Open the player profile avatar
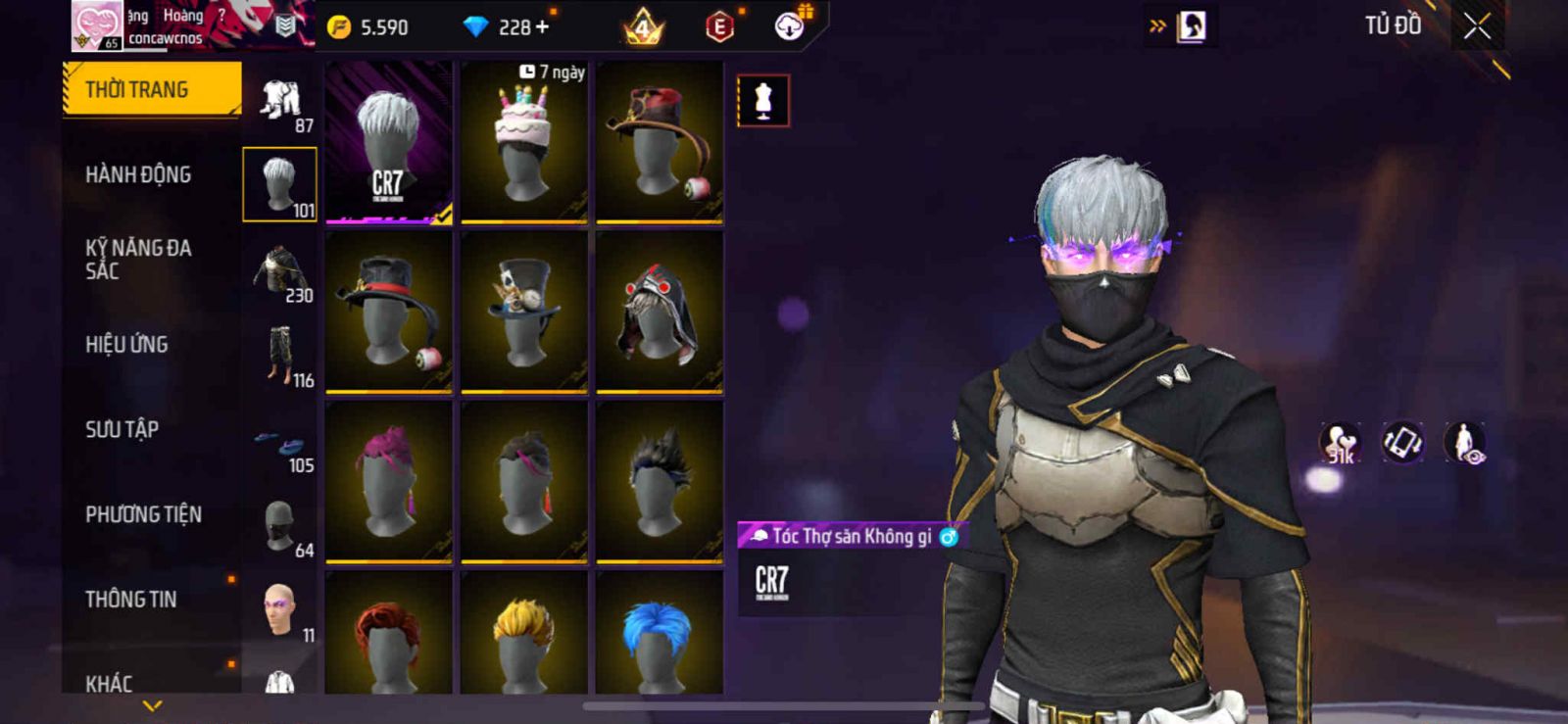 coord(97,24)
